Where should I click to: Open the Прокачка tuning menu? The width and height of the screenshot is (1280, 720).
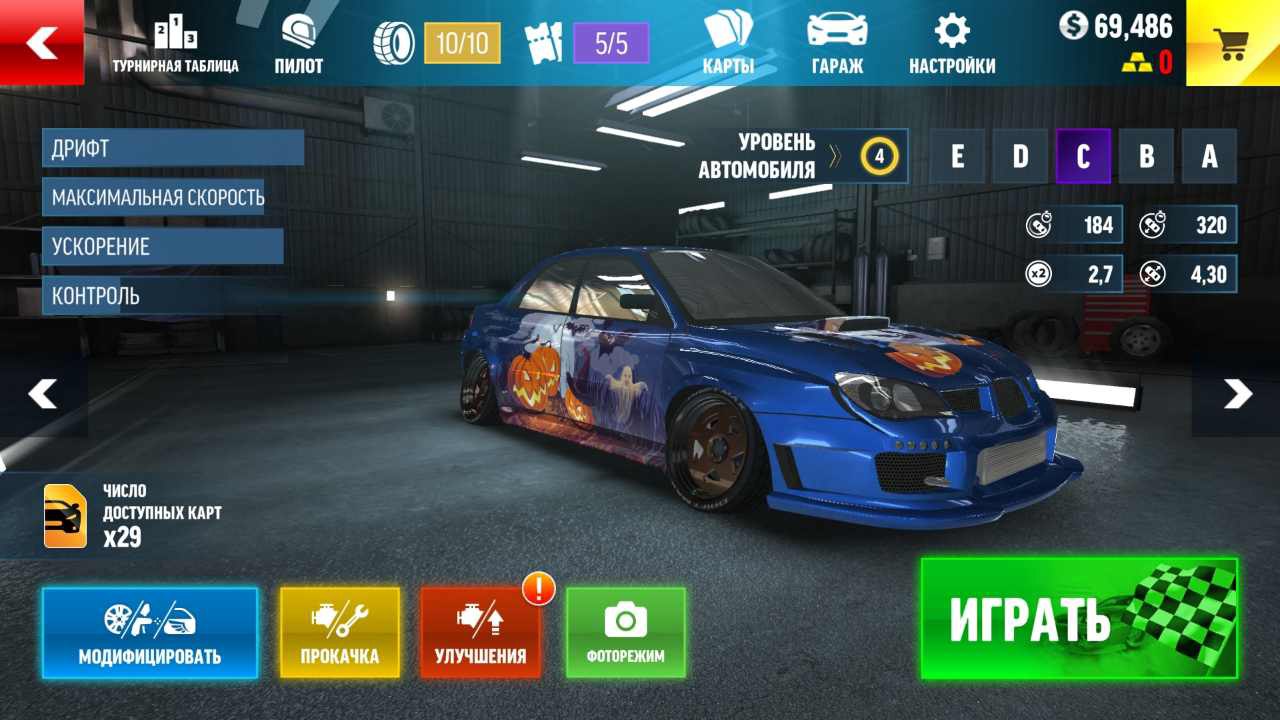pos(340,633)
